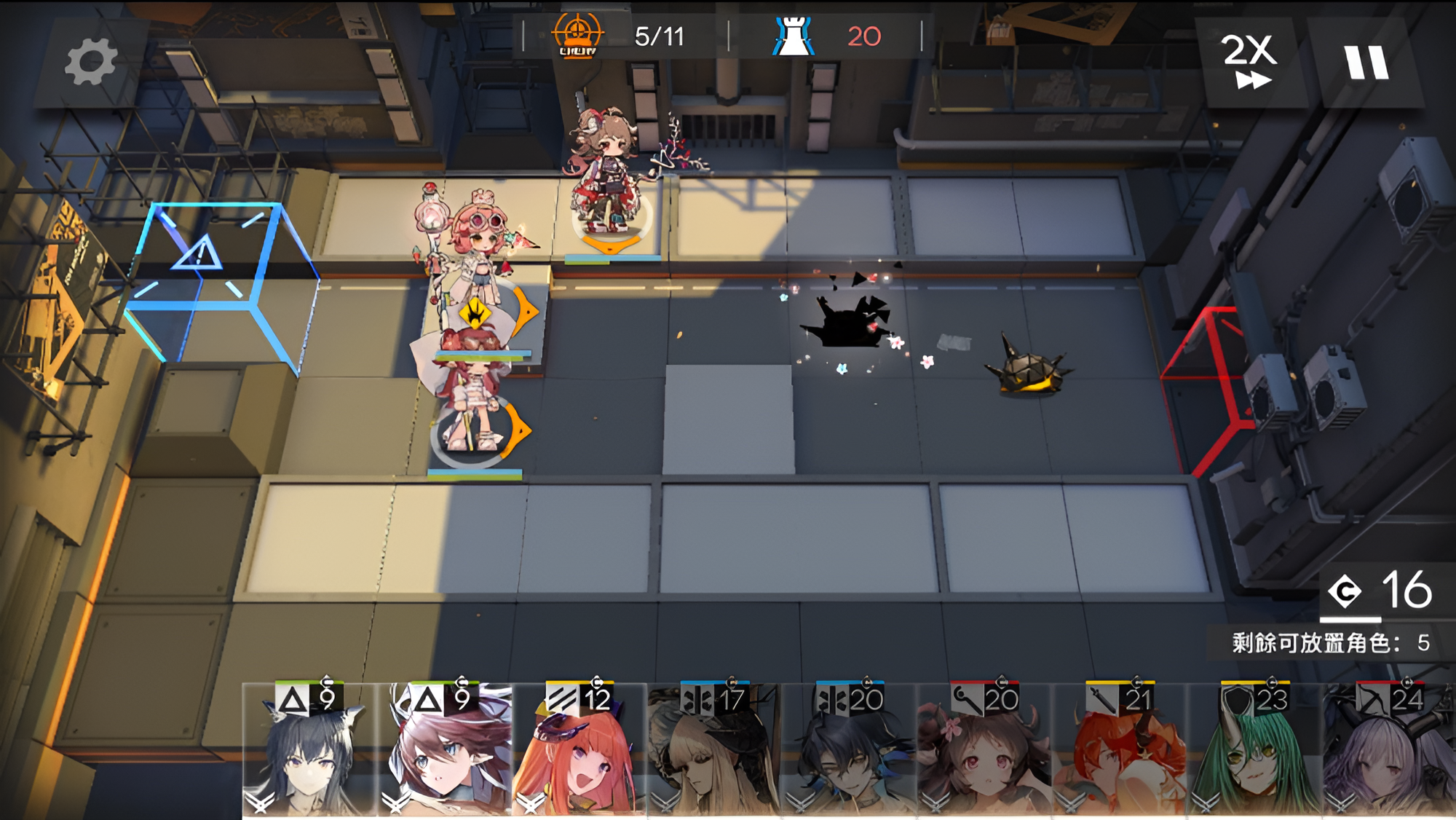
Task: Select the red-haired cost 21 guard card
Action: point(1119,750)
